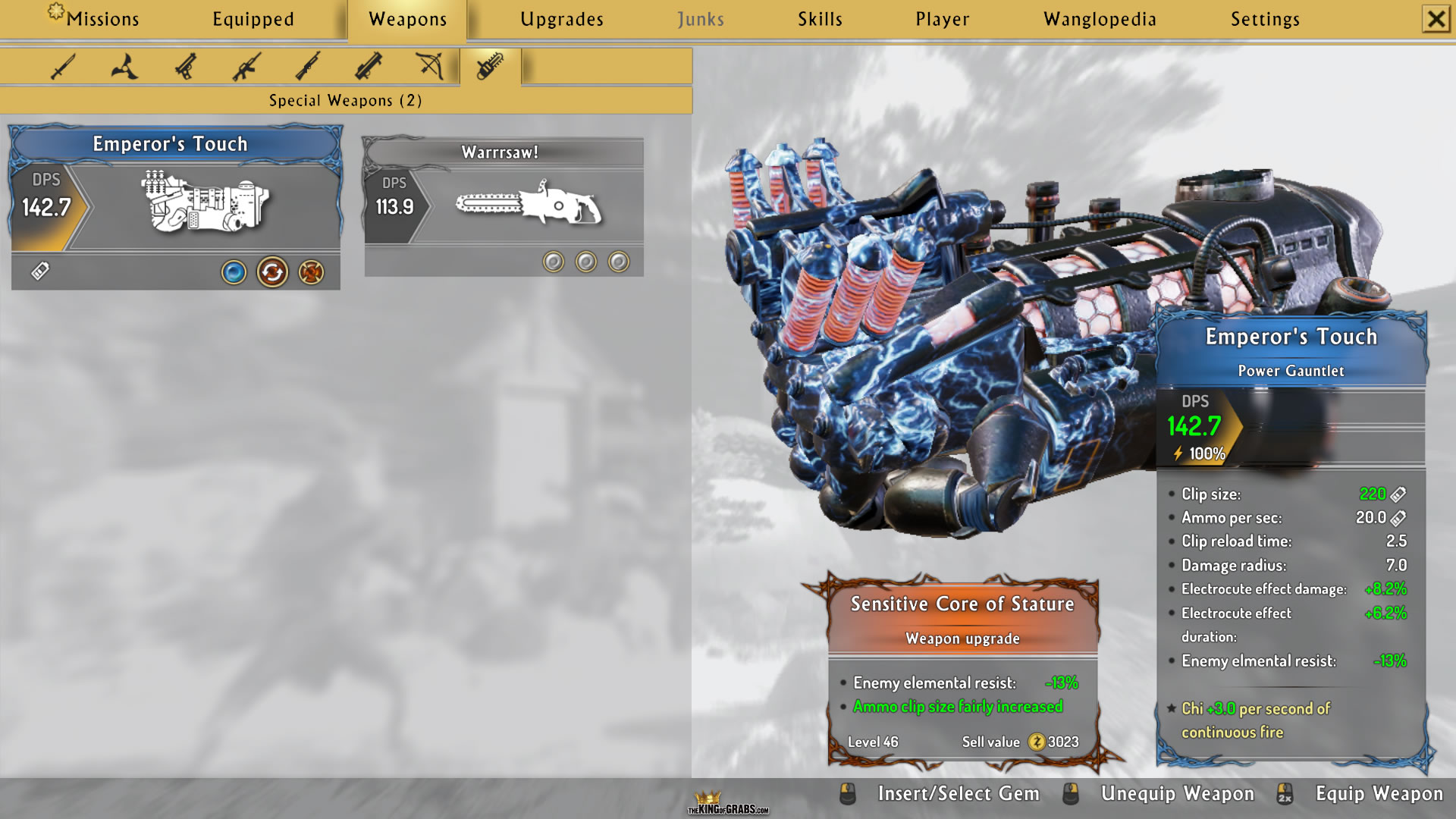This screenshot has width=1456, height=819.
Task: Choose the shuriken weapon category
Action: pos(124,67)
